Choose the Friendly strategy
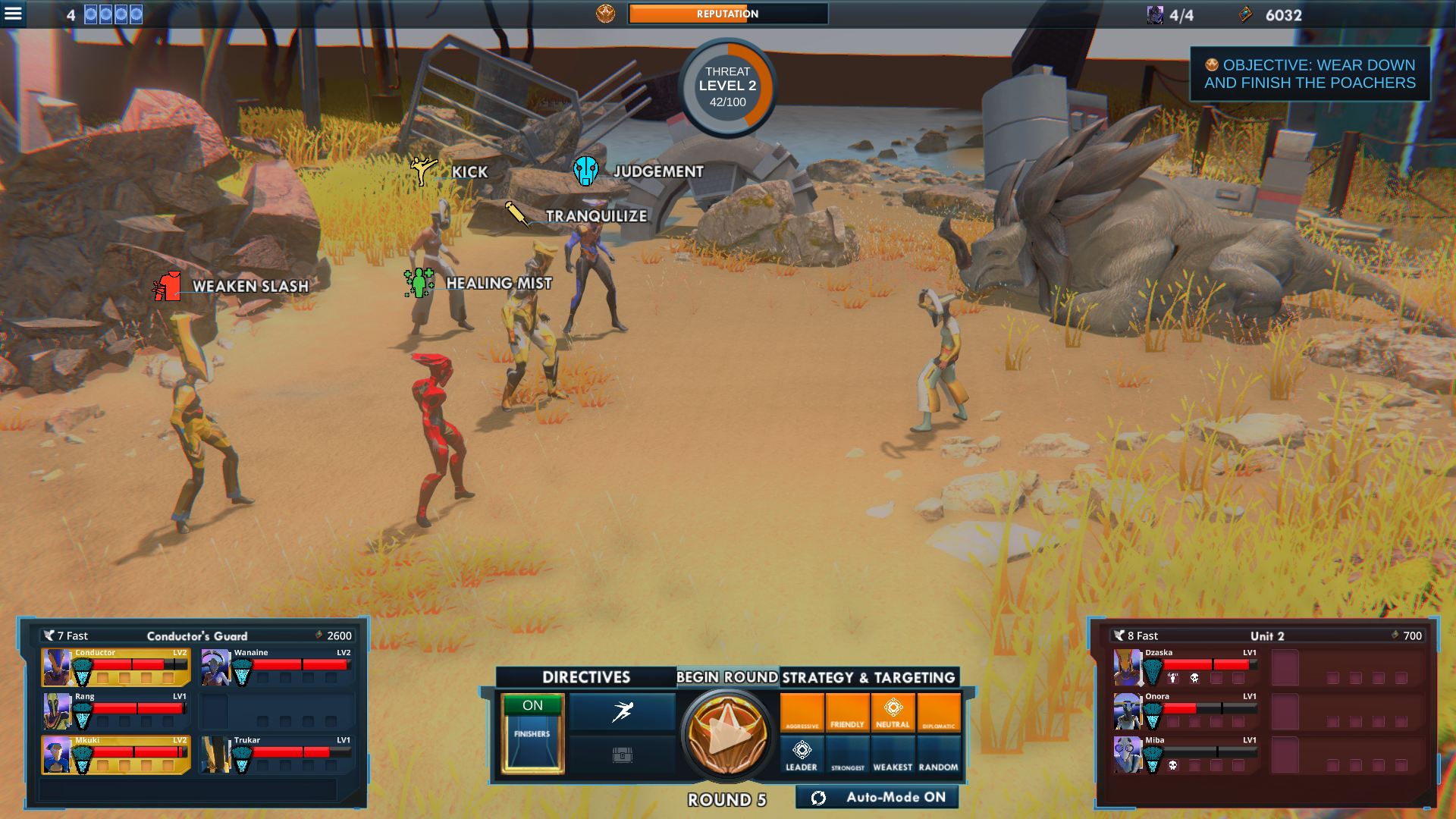Viewport: 1456px width, 819px height. (x=847, y=713)
